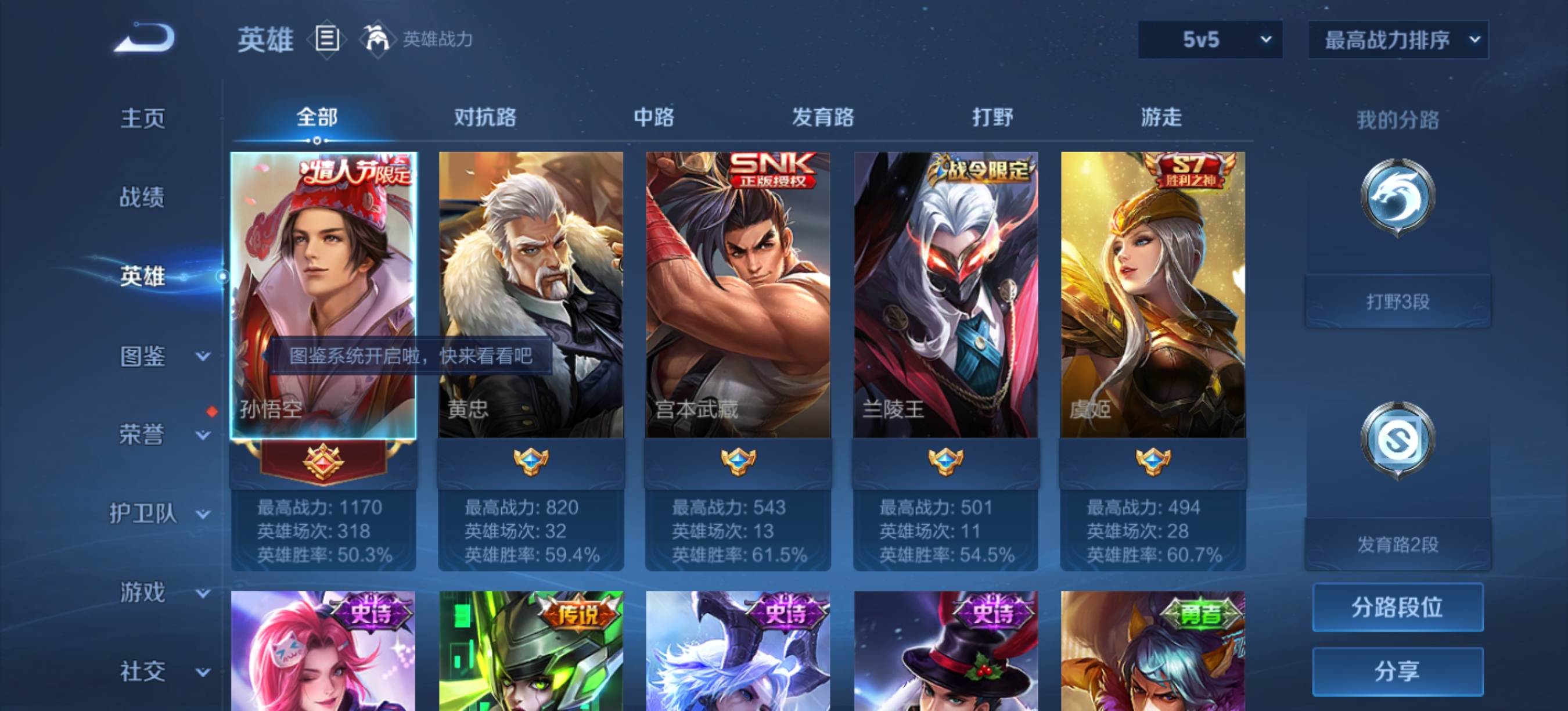
Task: Select the 全部 tab
Action: [x=317, y=116]
